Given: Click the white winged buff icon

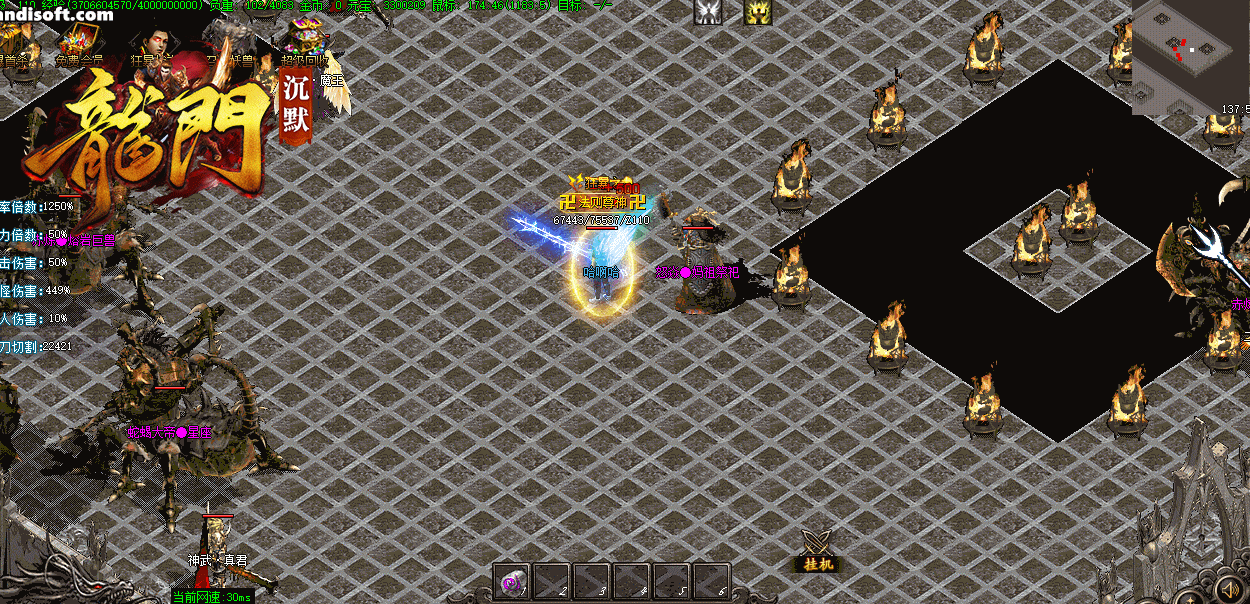Looking at the screenshot, I should click(708, 12).
